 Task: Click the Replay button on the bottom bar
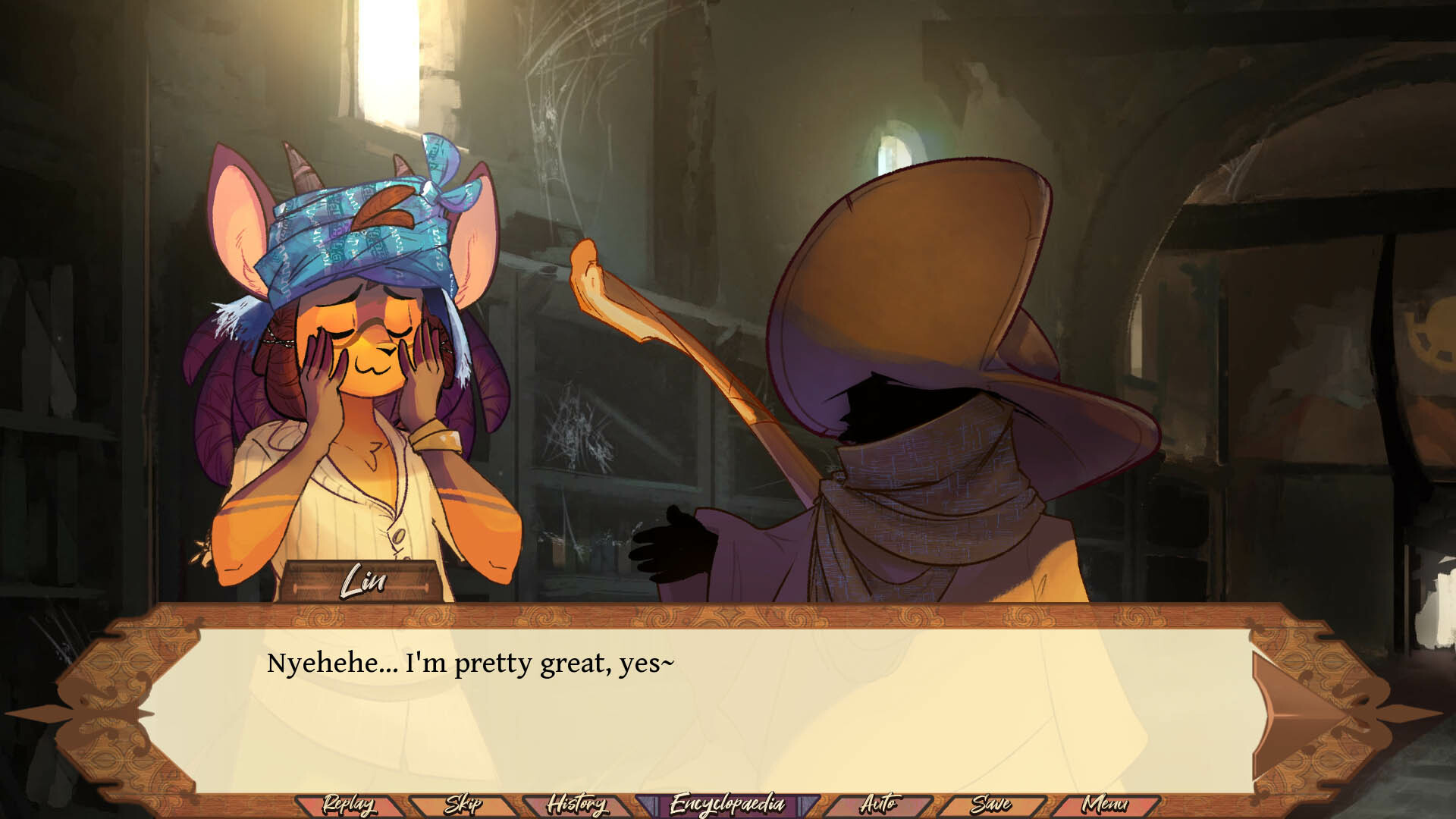pos(349,803)
